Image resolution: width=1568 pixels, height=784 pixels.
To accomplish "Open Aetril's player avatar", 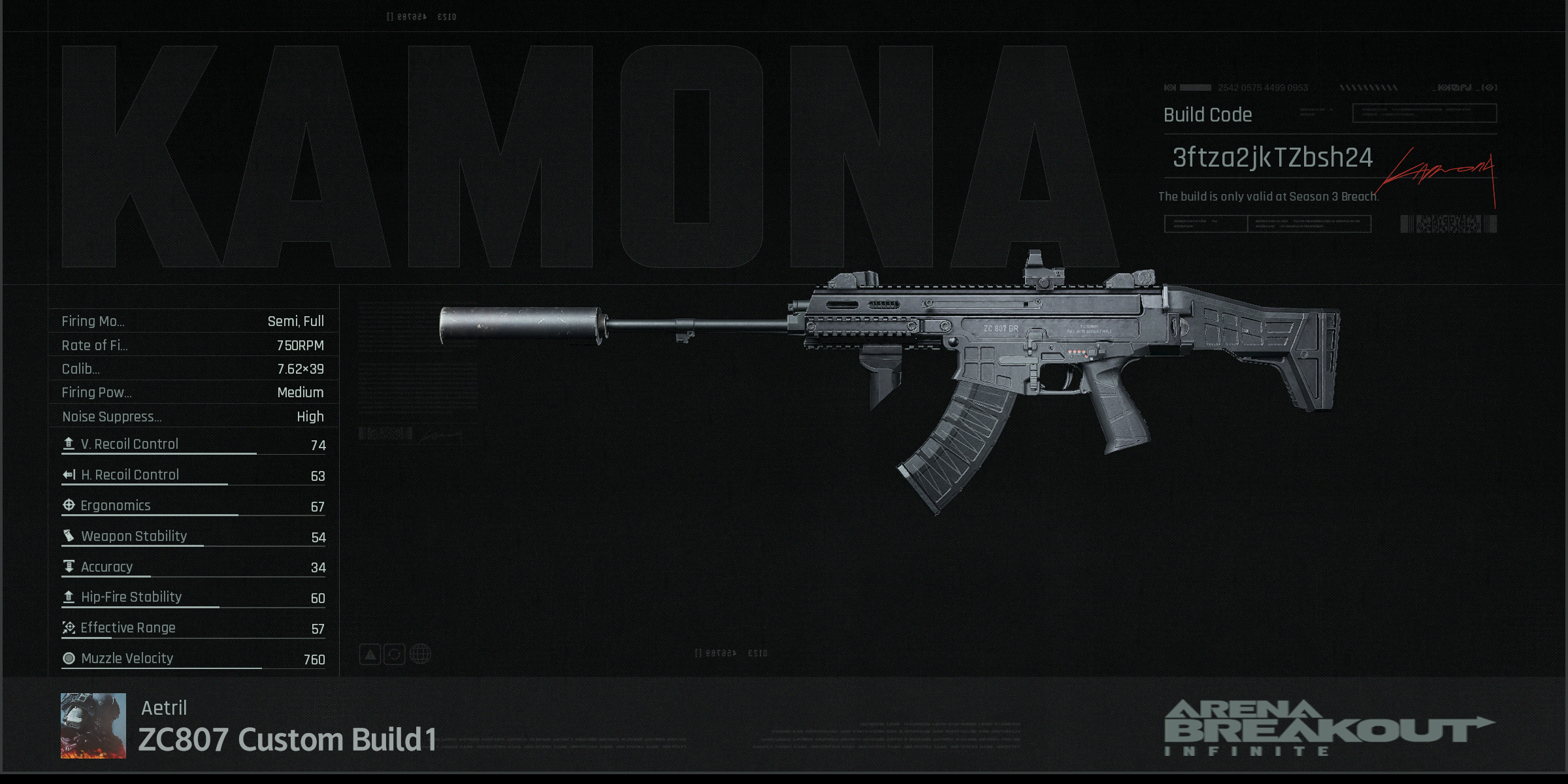I will (x=93, y=725).
